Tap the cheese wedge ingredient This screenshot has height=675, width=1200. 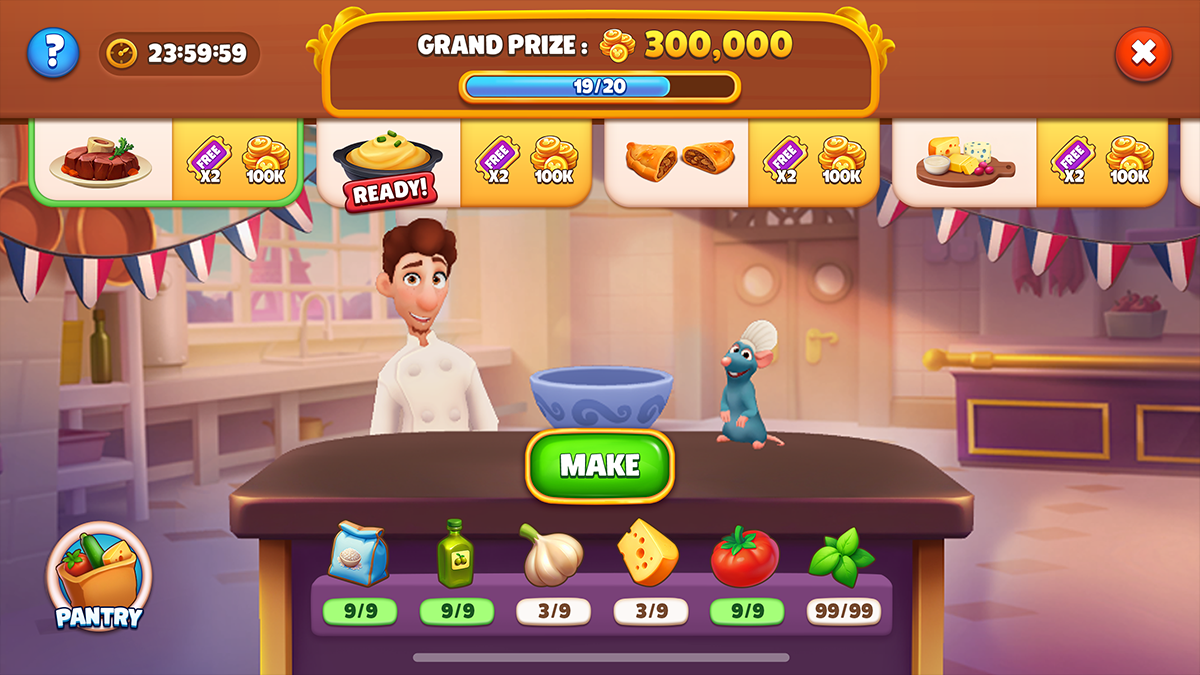649,553
